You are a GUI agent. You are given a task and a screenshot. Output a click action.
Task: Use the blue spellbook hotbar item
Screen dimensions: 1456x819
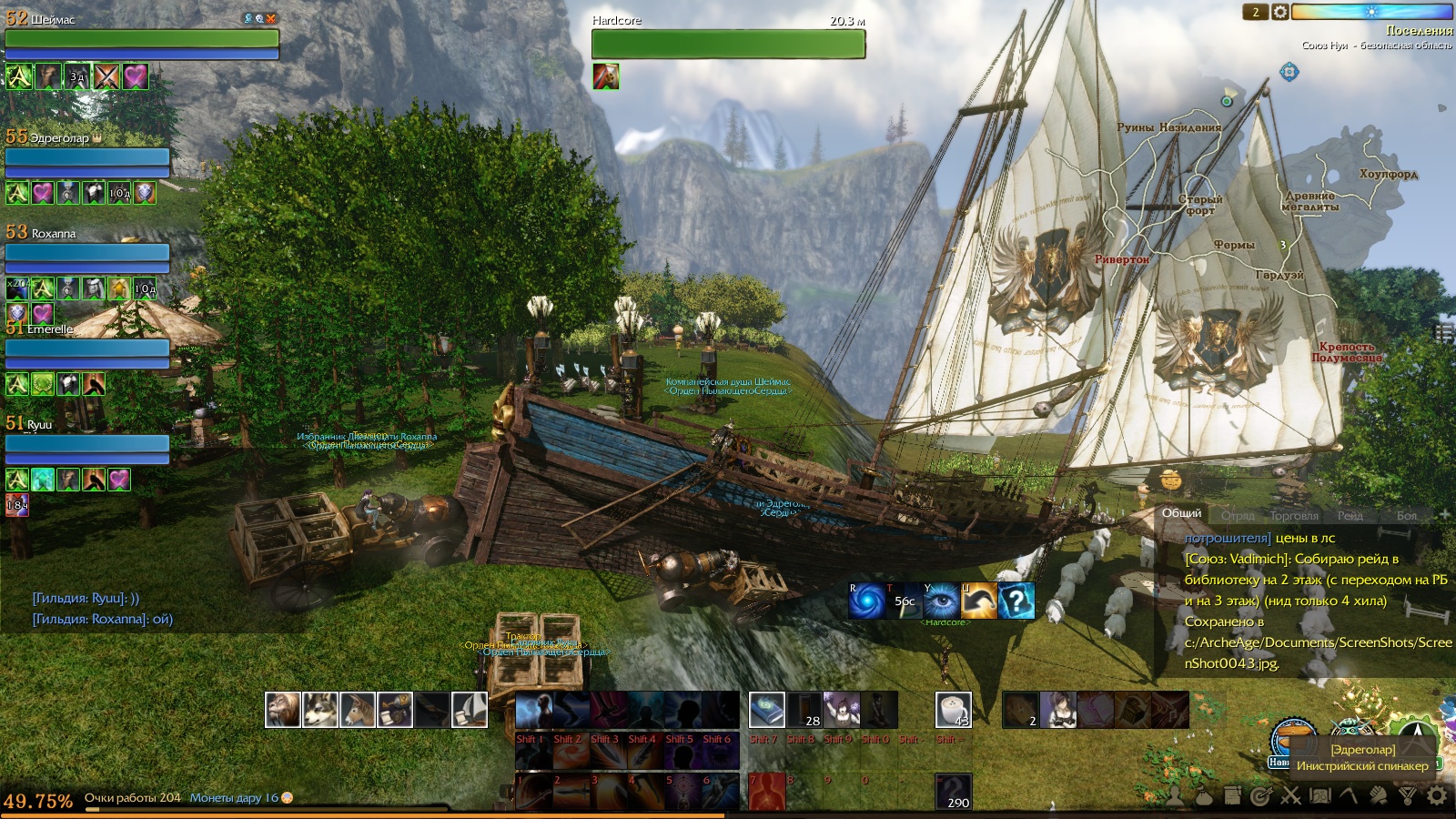pos(766,710)
